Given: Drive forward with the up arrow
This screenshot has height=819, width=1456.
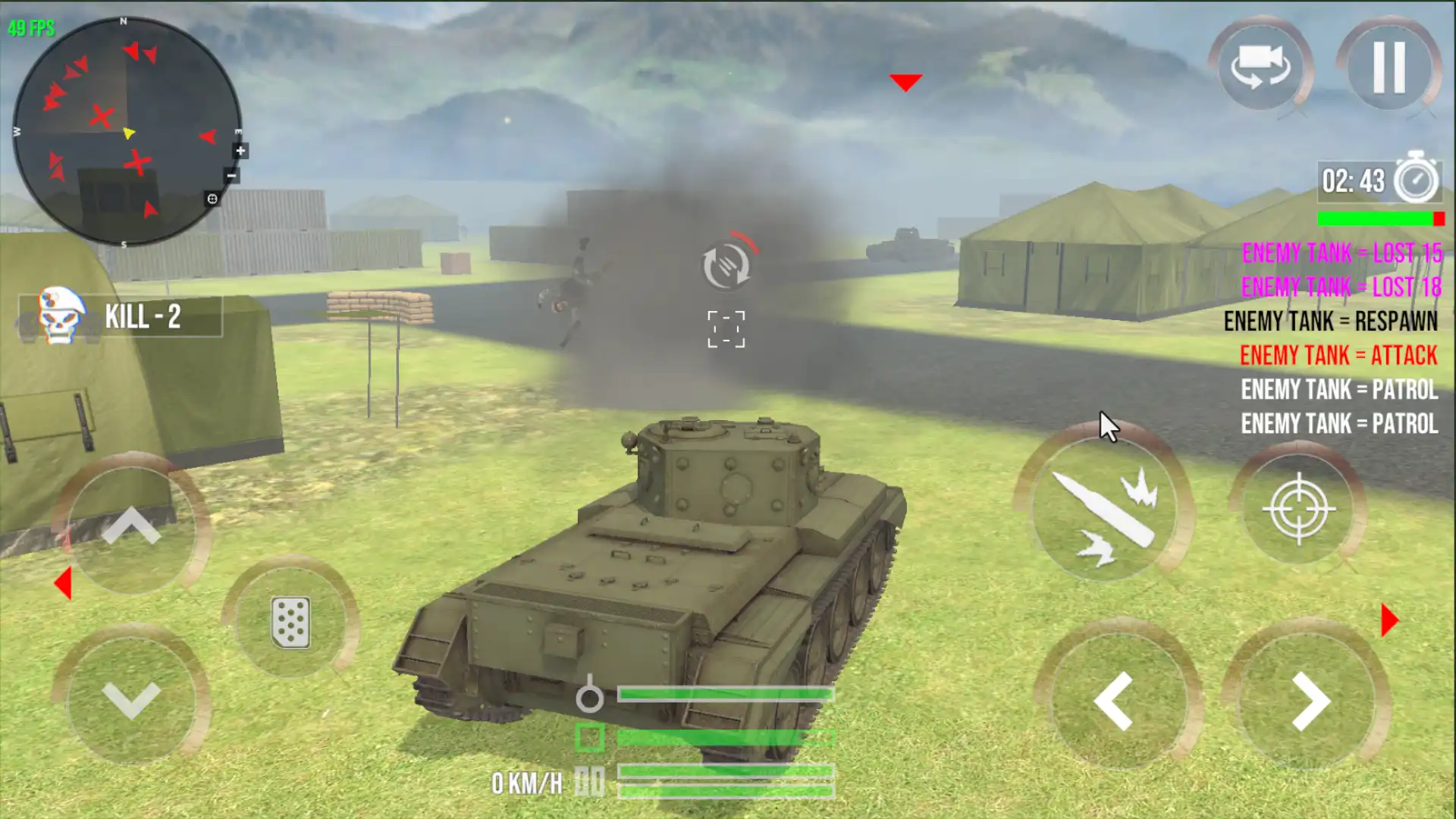Looking at the screenshot, I should click(x=131, y=526).
